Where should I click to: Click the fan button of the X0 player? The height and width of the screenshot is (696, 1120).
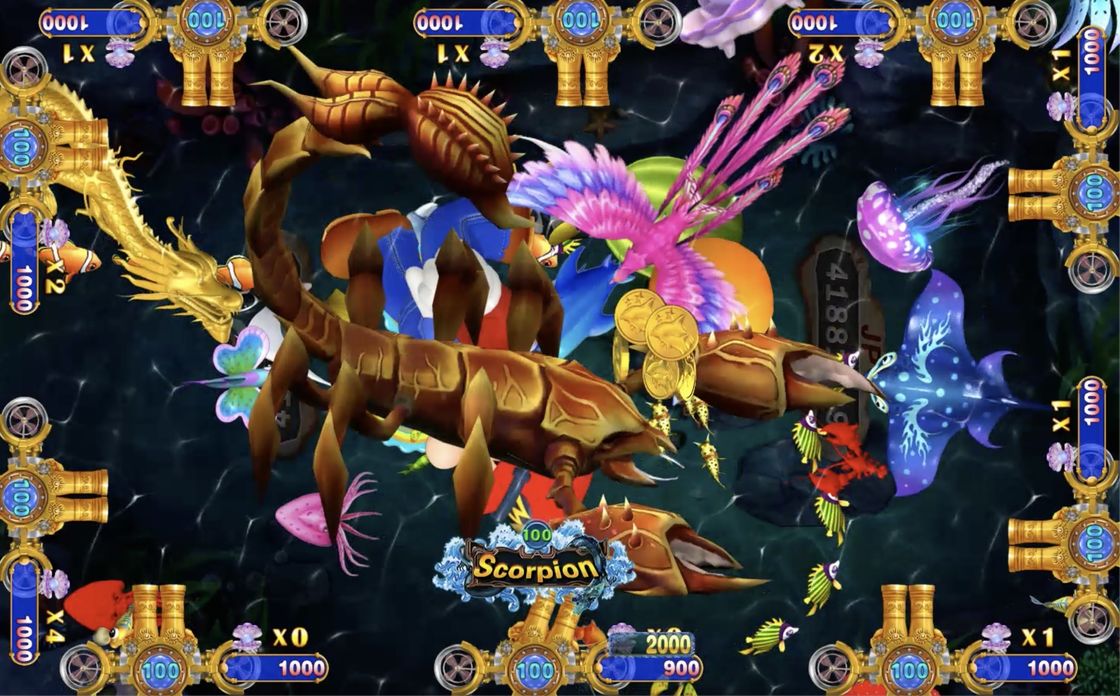click(83, 669)
